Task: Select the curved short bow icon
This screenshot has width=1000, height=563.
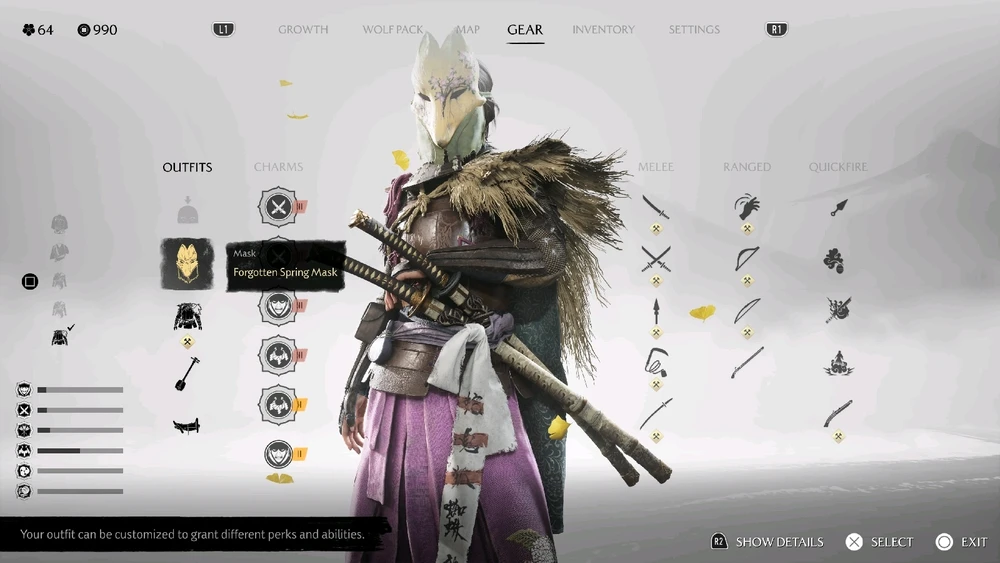Action: 746,259
